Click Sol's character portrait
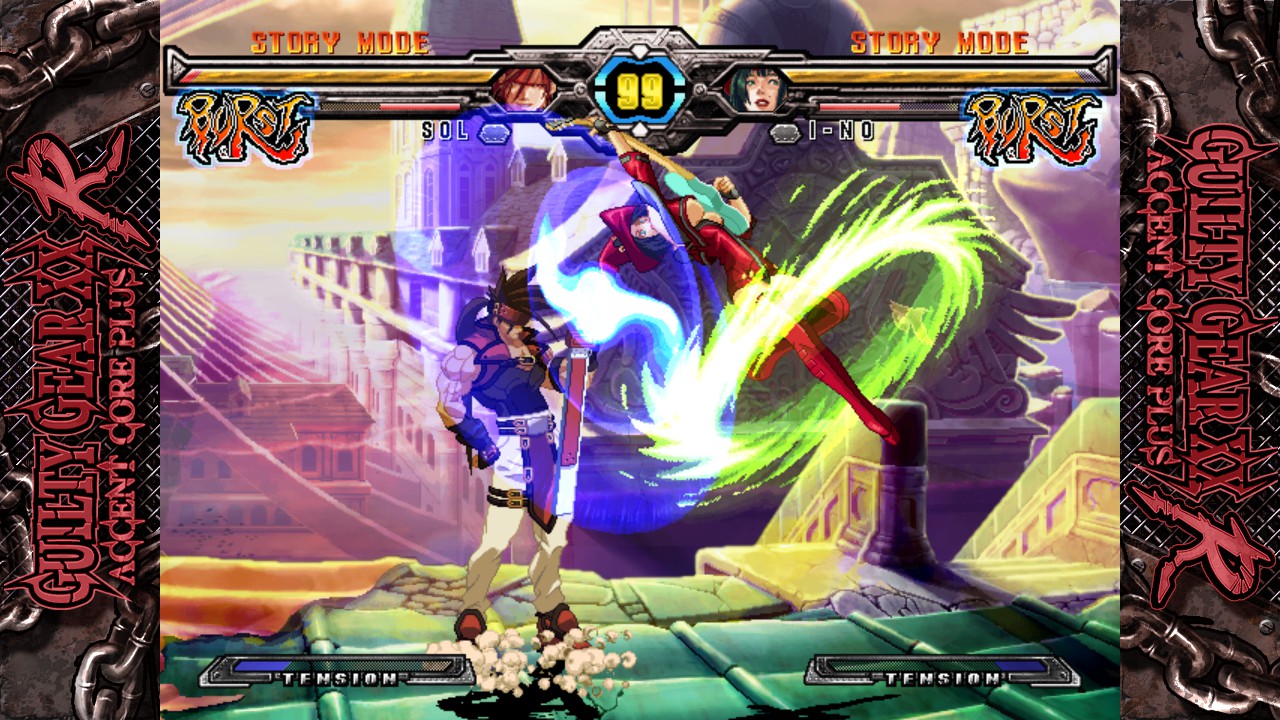 coord(515,88)
